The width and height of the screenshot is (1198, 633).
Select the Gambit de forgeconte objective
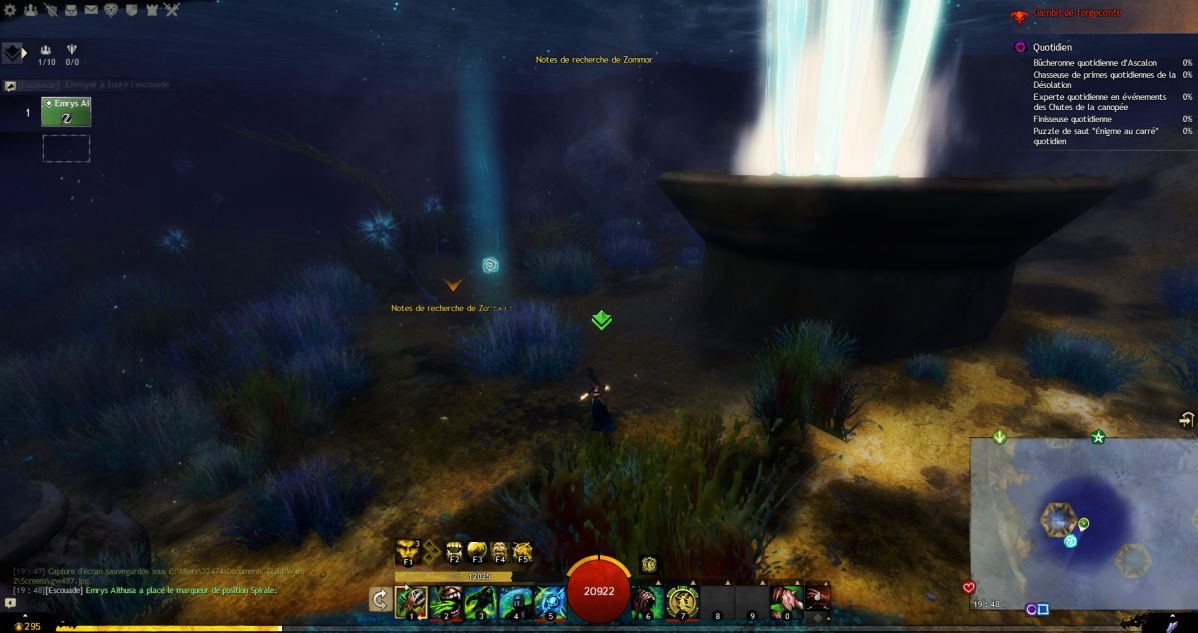click(x=1078, y=13)
